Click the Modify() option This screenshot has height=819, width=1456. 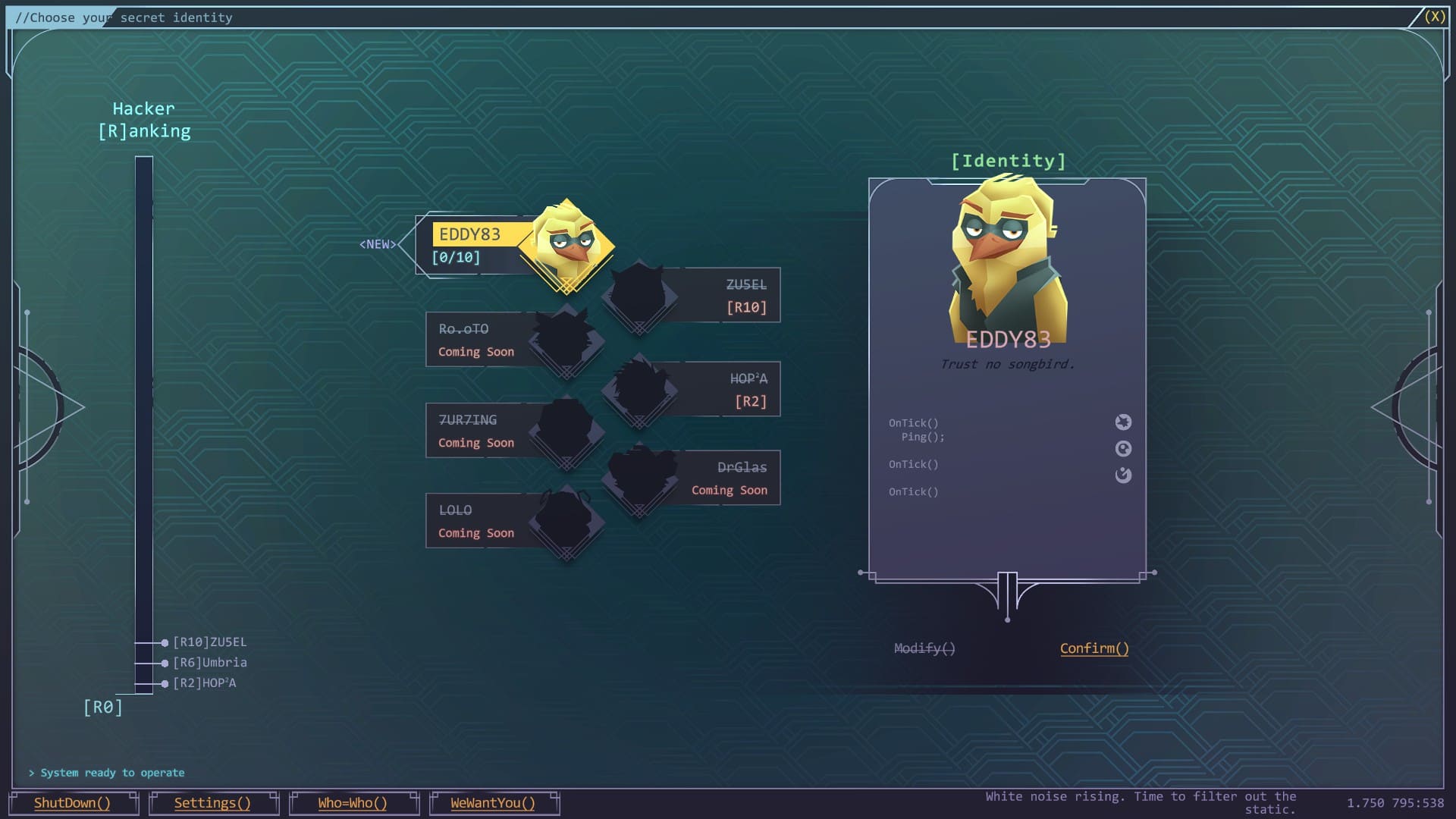click(x=924, y=648)
